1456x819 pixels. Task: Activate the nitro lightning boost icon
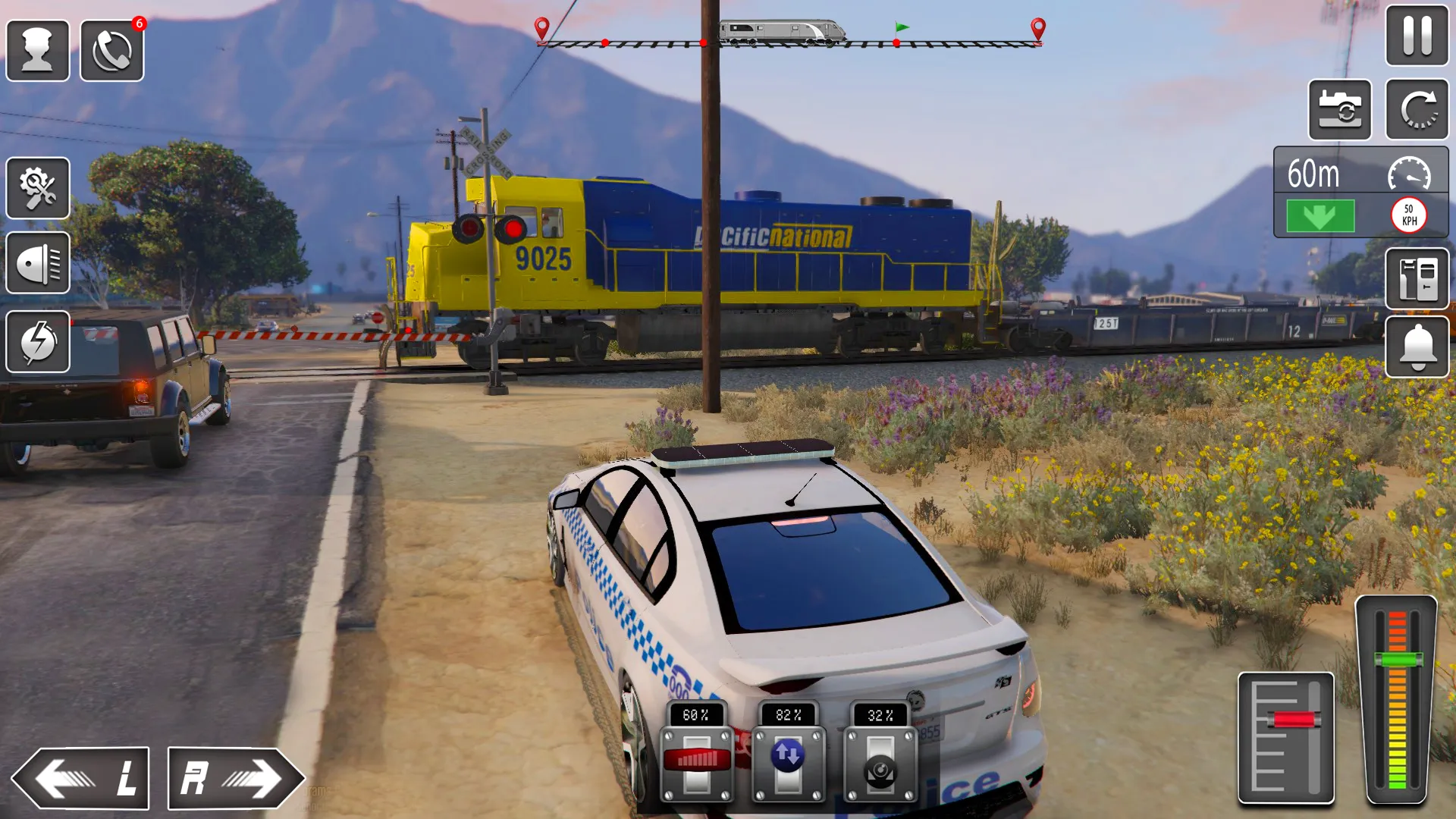pyautogui.click(x=38, y=343)
